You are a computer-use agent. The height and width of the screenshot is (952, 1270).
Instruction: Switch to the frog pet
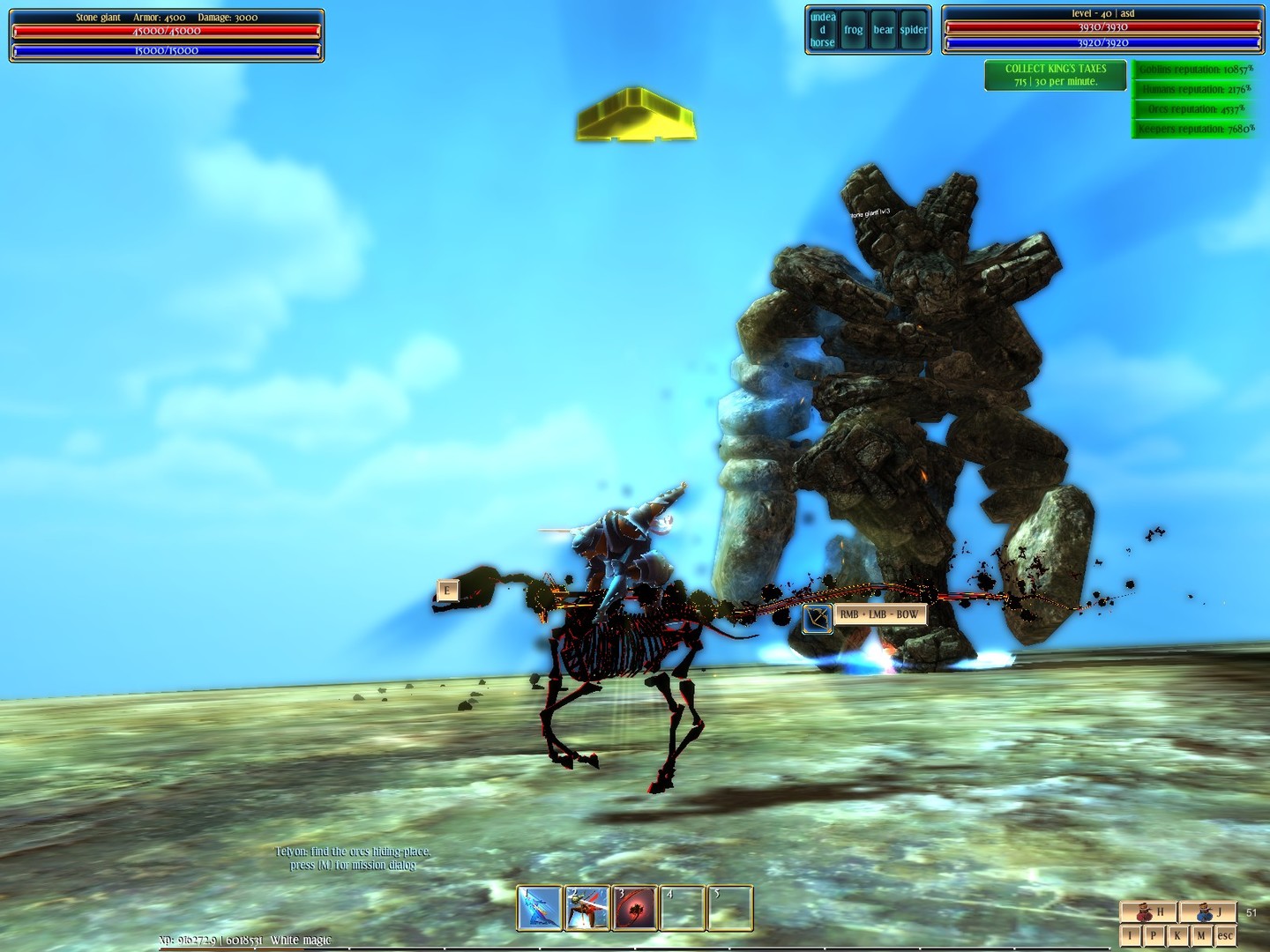click(853, 29)
